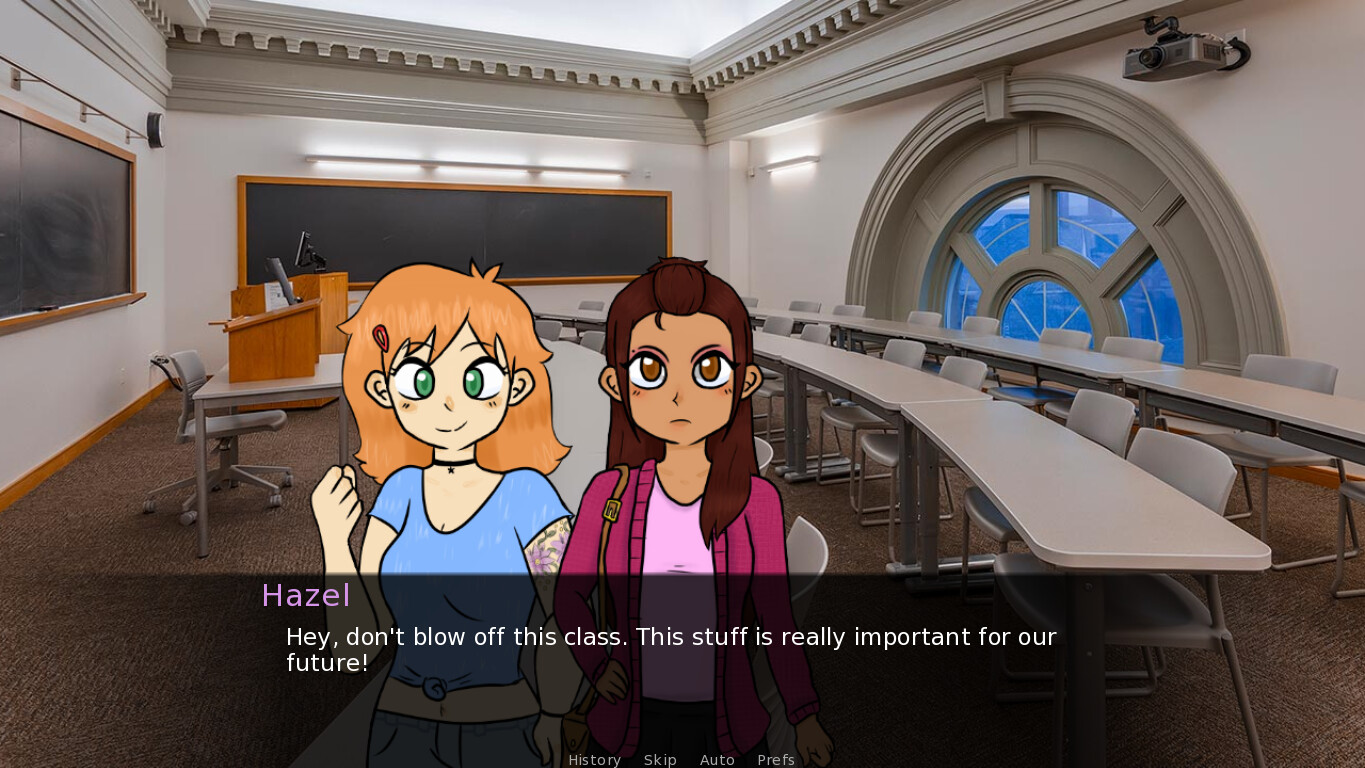
Task: Toggle Auto-advance mode
Action: 717,760
